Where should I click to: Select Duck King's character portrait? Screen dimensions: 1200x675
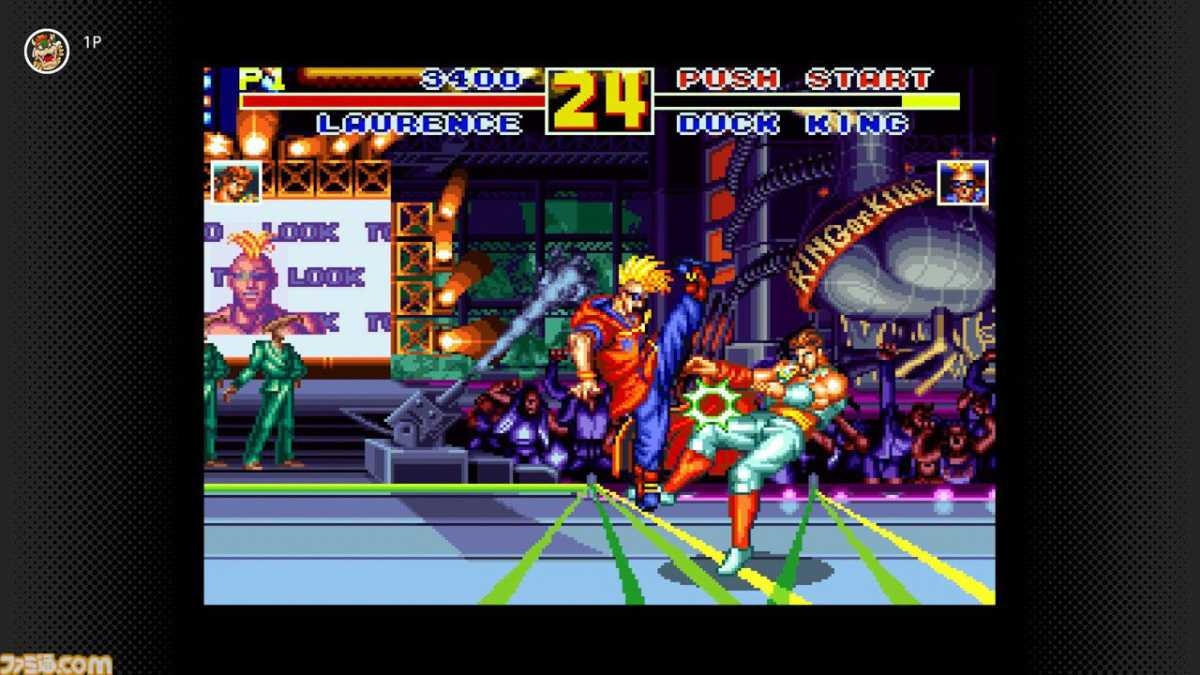(x=962, y=183)
